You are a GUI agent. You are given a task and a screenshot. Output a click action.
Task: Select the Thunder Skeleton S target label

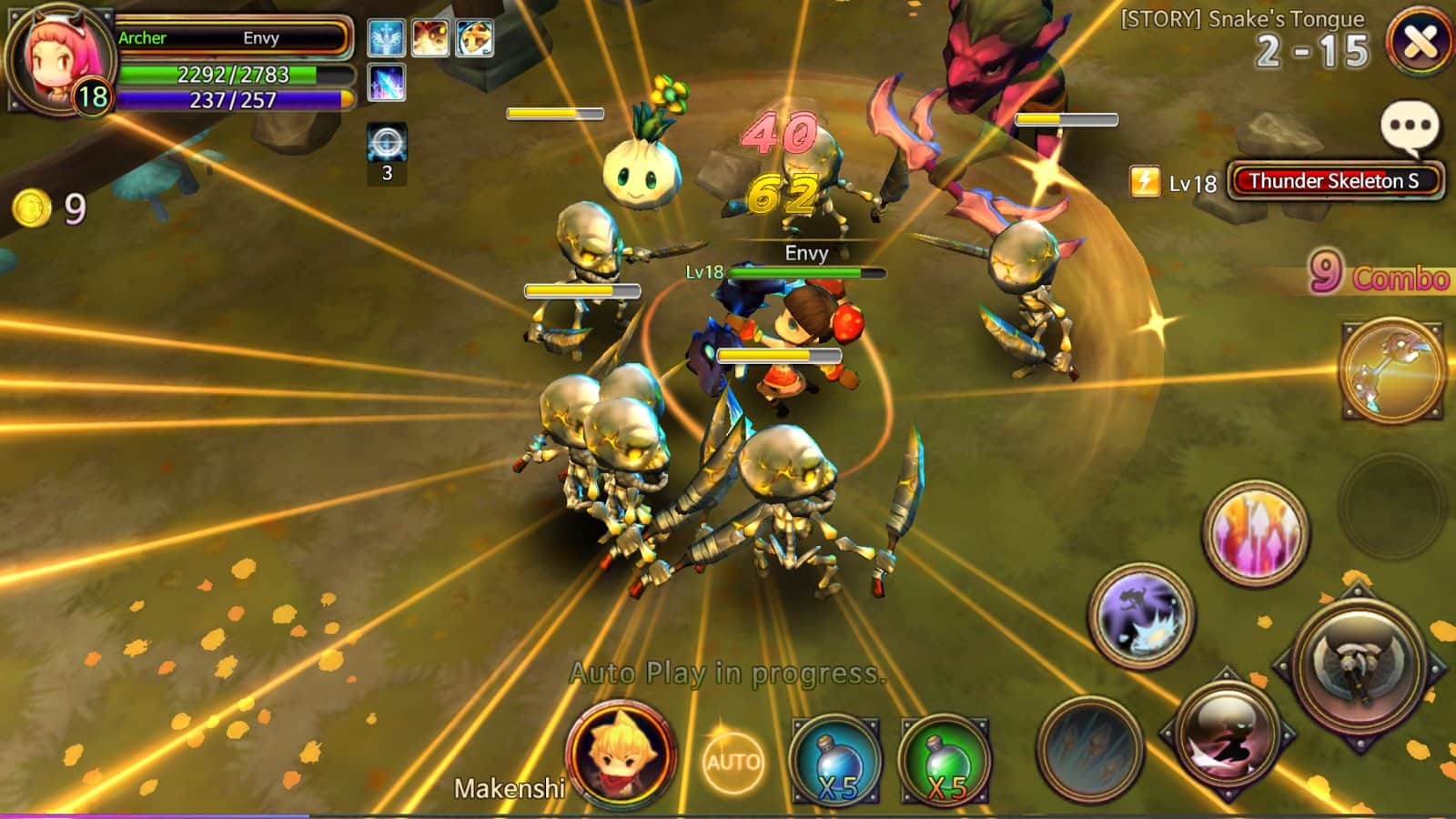tap(1333, 181)
